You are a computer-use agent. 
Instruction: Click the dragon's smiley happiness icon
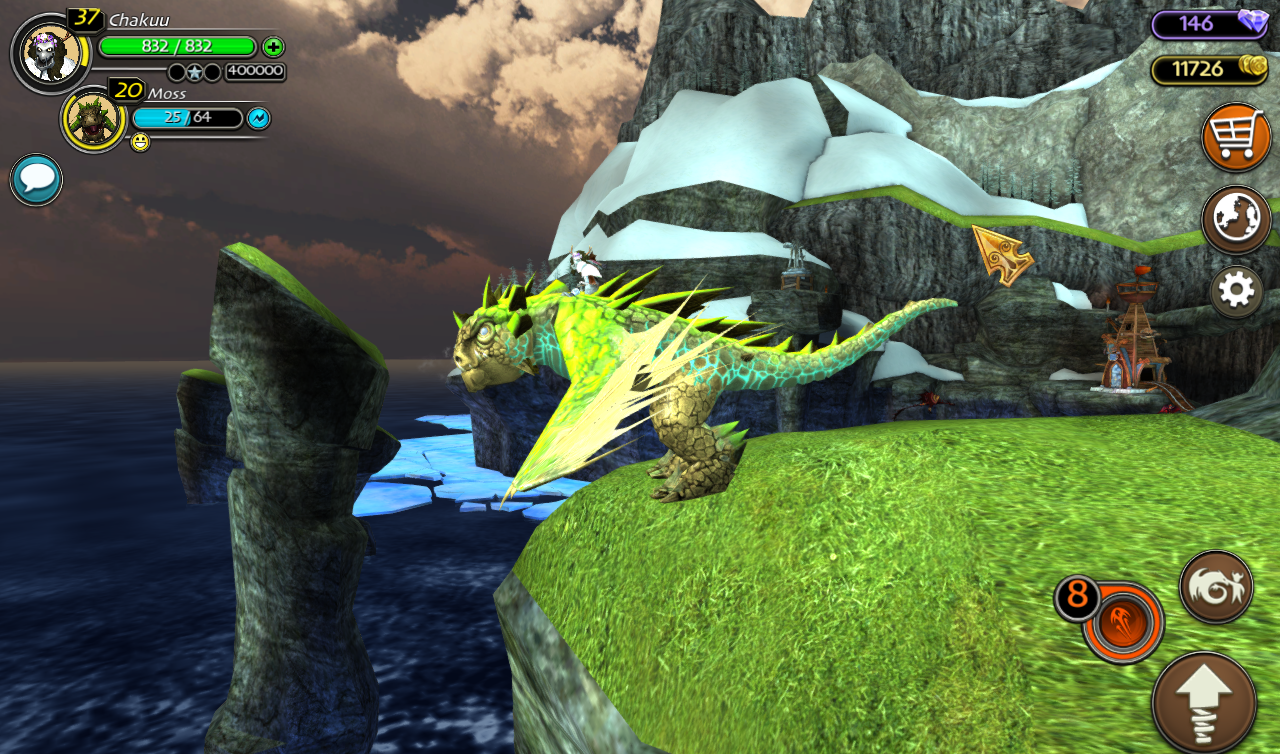(x=140, y=143)
